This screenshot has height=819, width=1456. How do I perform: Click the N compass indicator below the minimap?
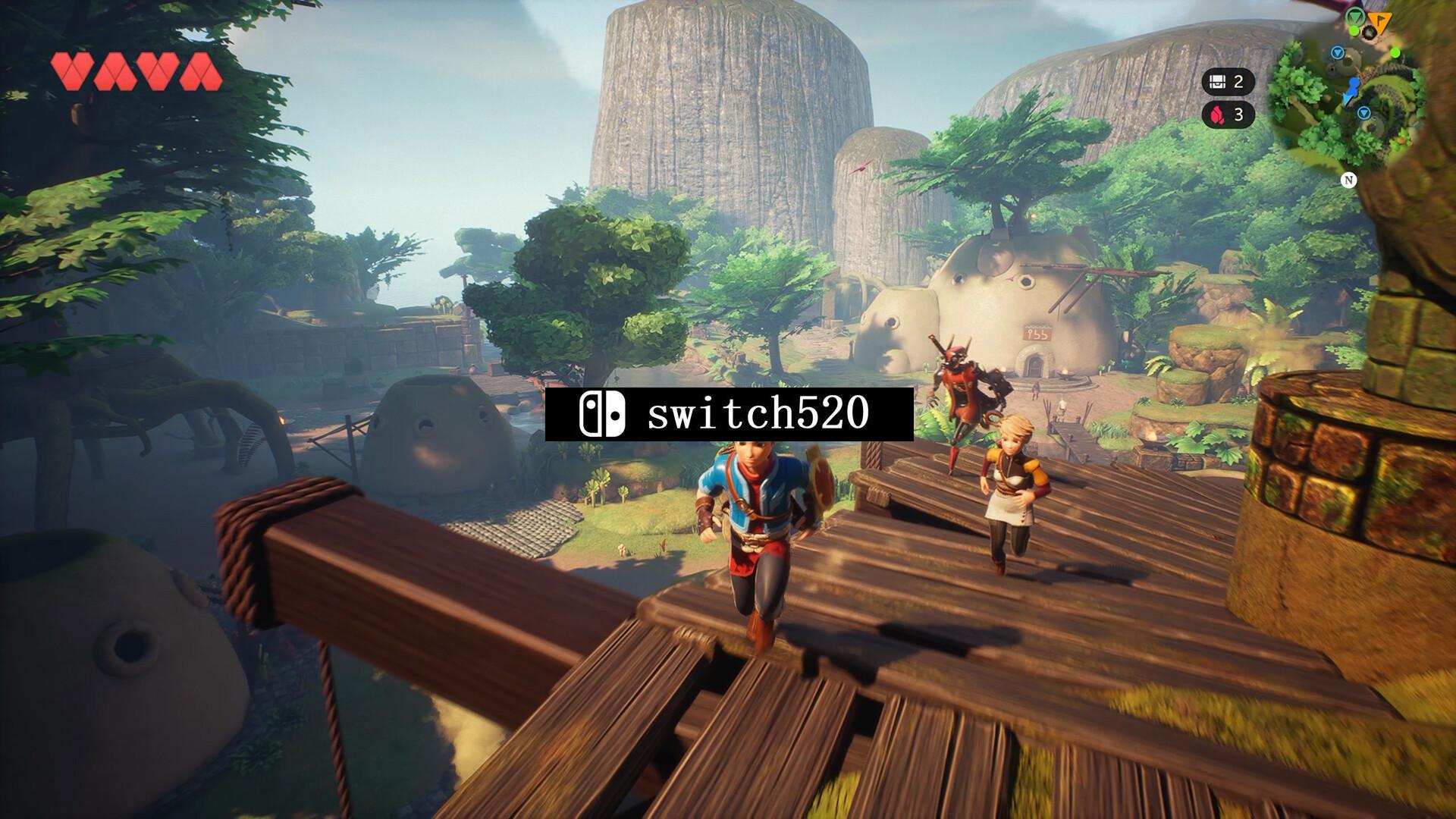[x=1350, y=179]
